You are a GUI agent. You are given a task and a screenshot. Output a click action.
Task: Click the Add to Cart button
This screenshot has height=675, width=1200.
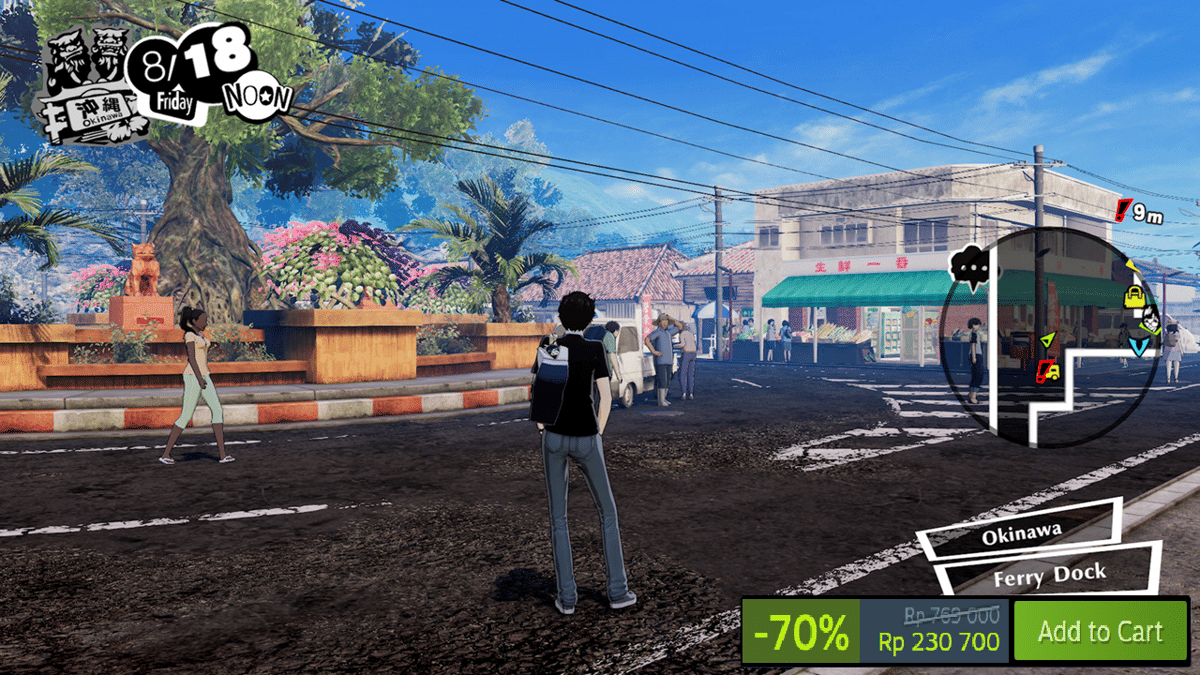(x=1100, y=631)
